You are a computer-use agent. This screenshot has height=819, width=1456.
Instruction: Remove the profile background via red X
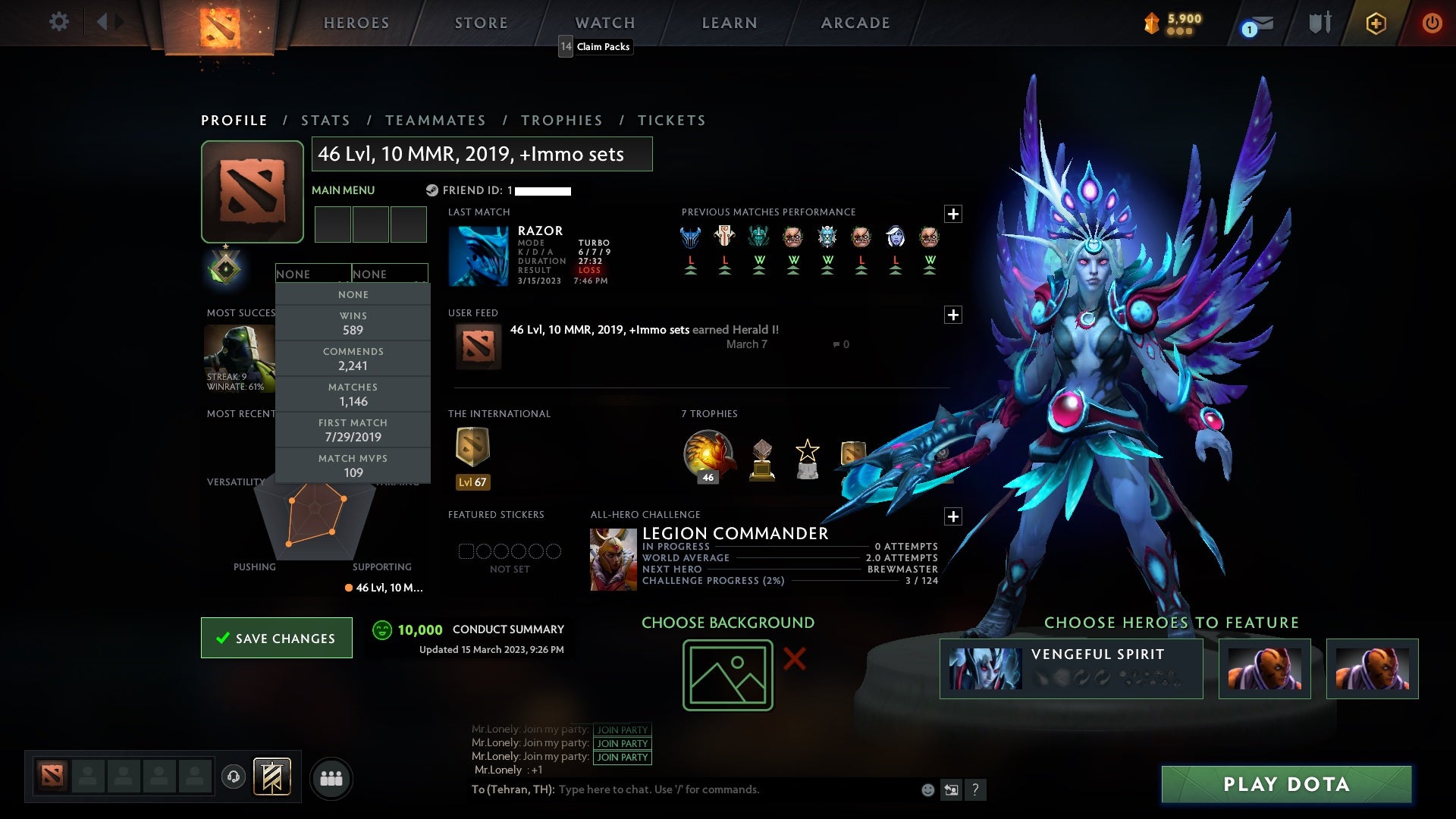[795, 660]
